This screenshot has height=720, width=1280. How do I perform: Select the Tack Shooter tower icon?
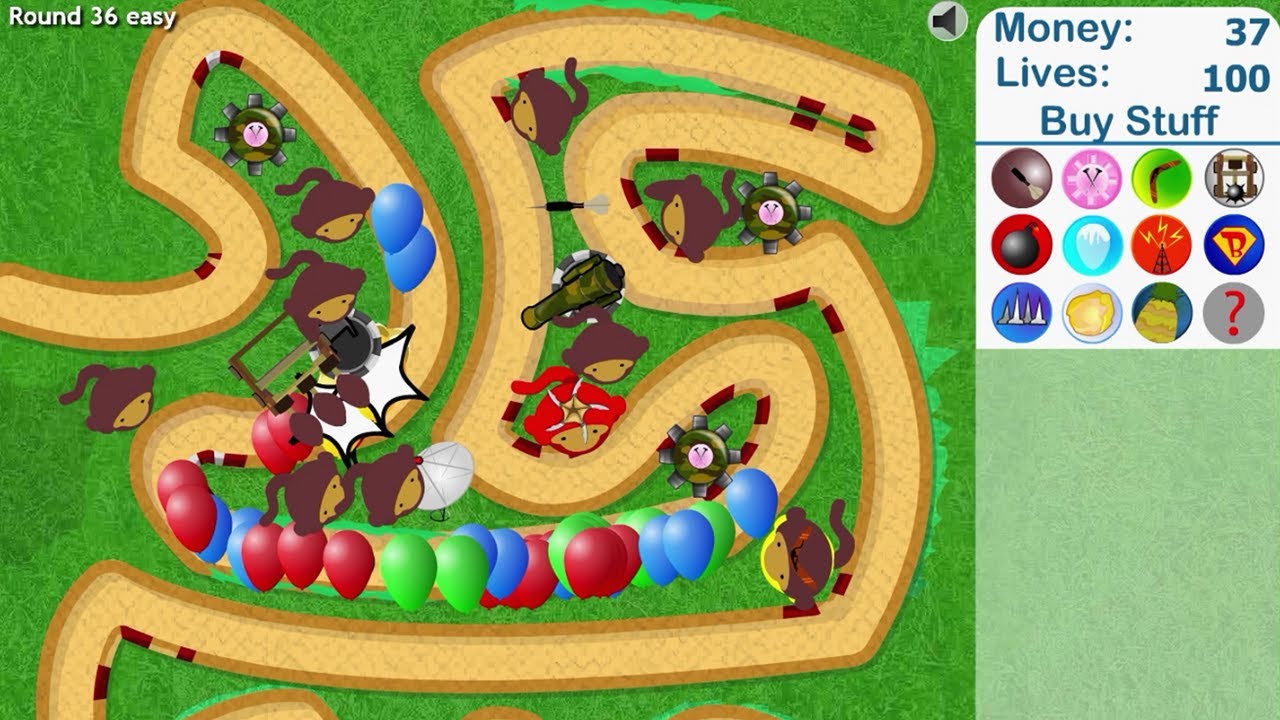pos(1090,180)
